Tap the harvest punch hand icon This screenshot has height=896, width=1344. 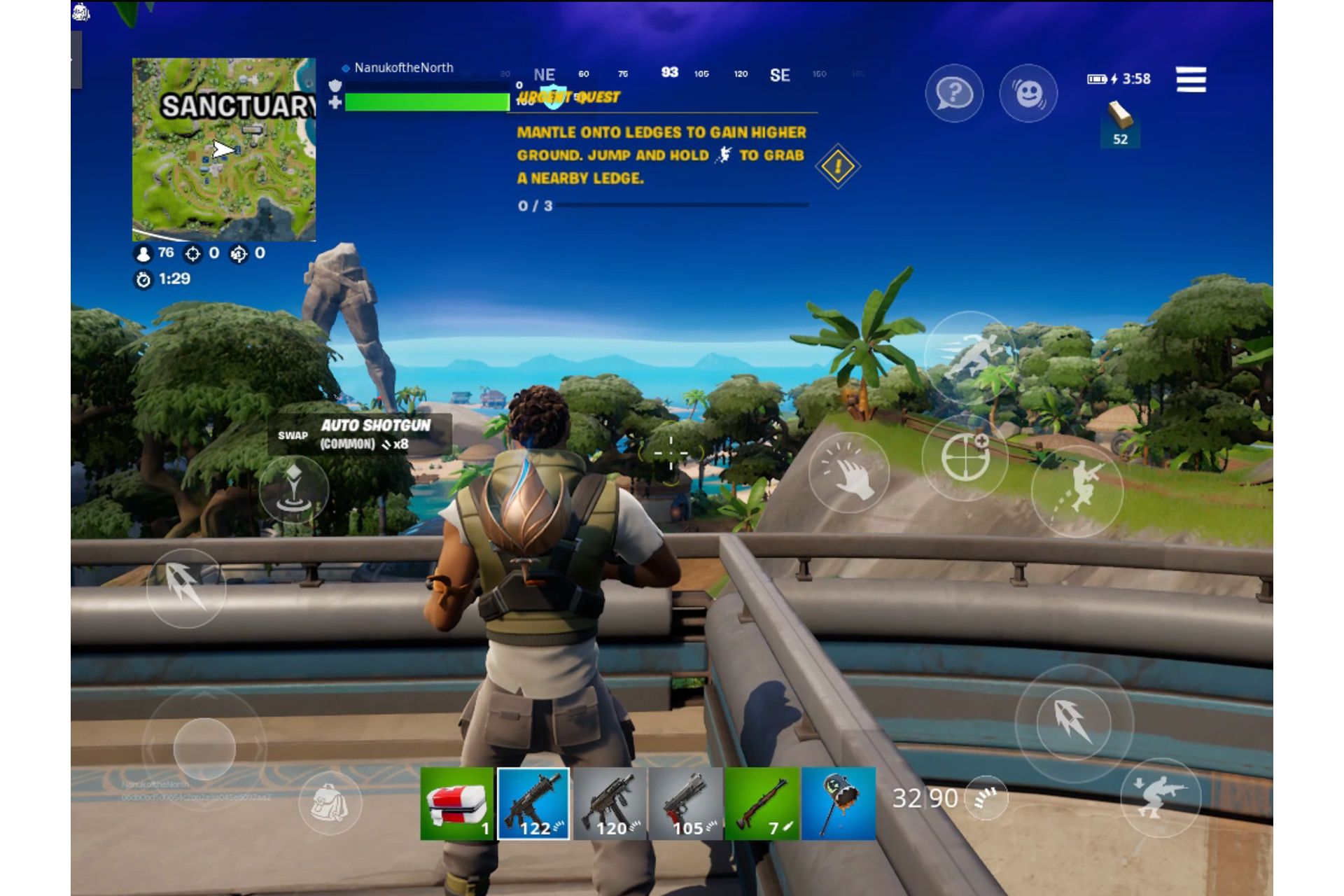pyautogui.click(x=850, y=475)
